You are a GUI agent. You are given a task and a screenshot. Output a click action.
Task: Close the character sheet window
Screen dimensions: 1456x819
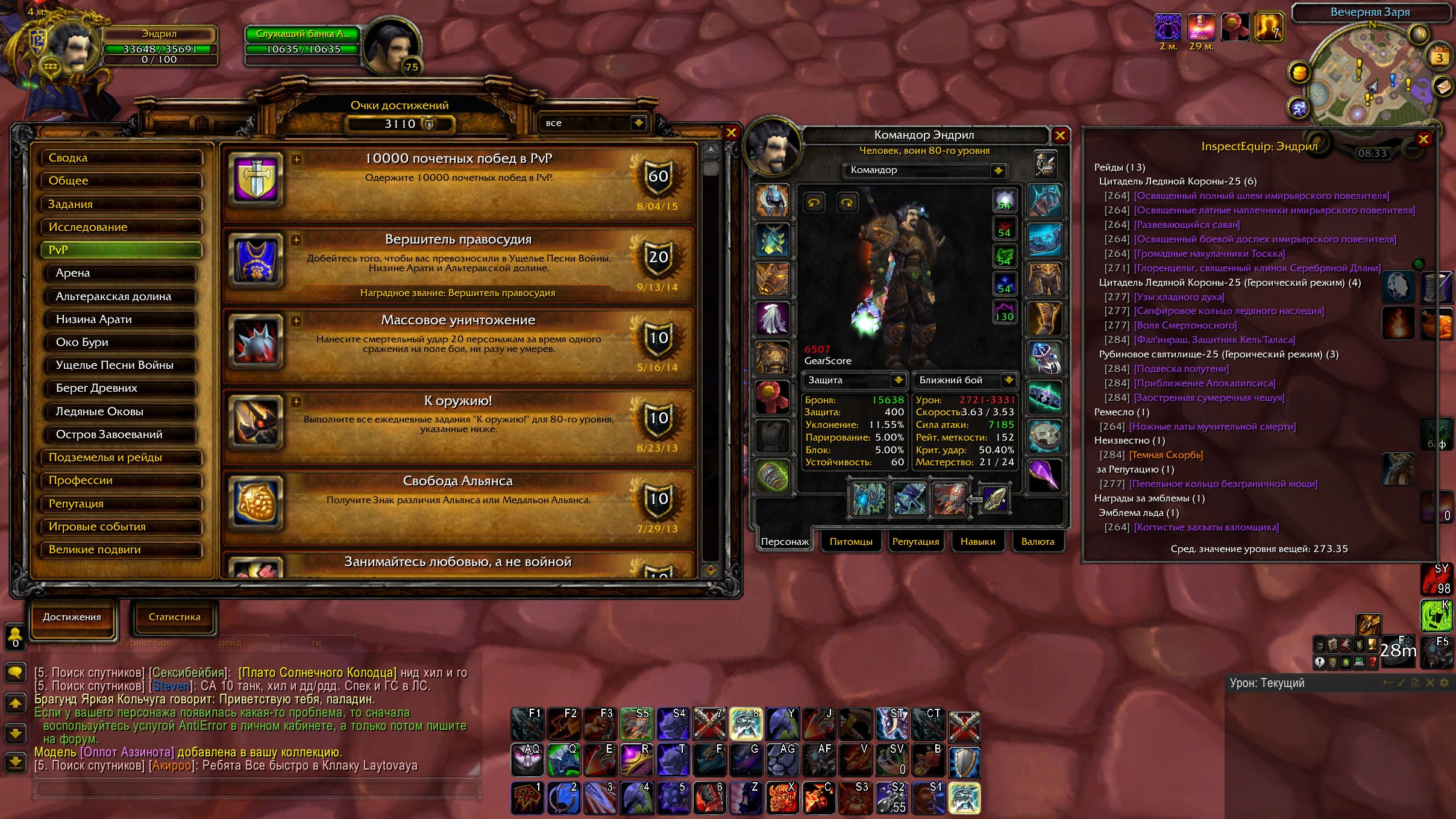(x=1060, y=135)
